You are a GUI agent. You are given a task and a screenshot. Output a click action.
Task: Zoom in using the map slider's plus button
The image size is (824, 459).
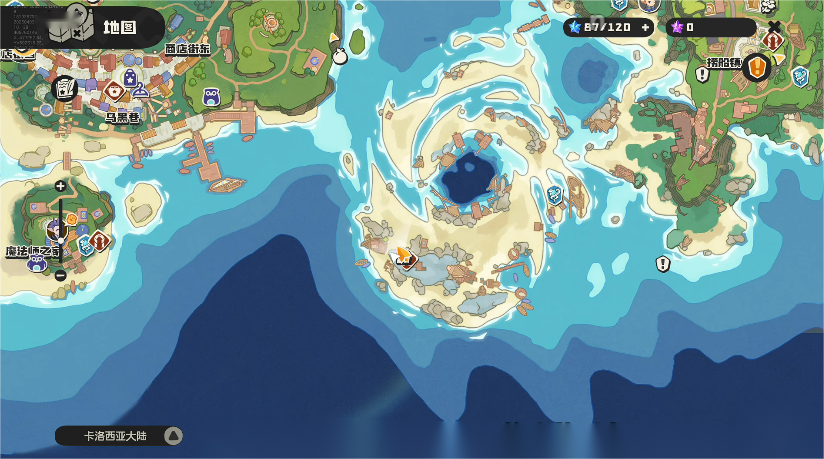click(61, 186)
